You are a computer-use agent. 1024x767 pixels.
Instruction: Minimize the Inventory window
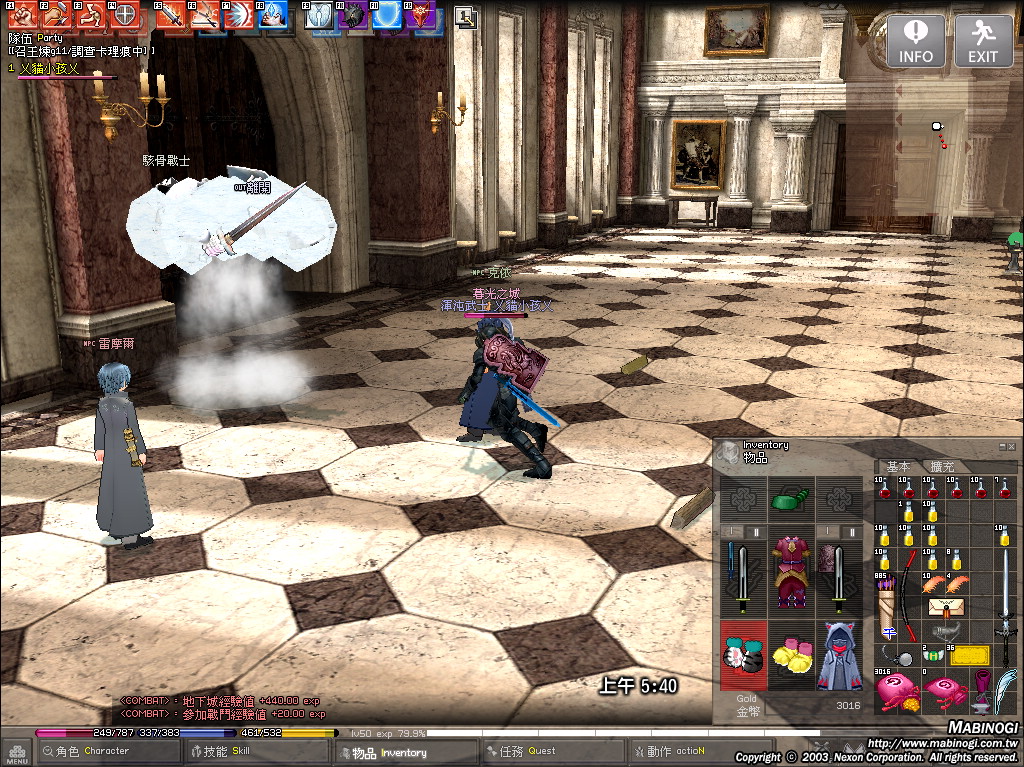(x=1001, y=446)
